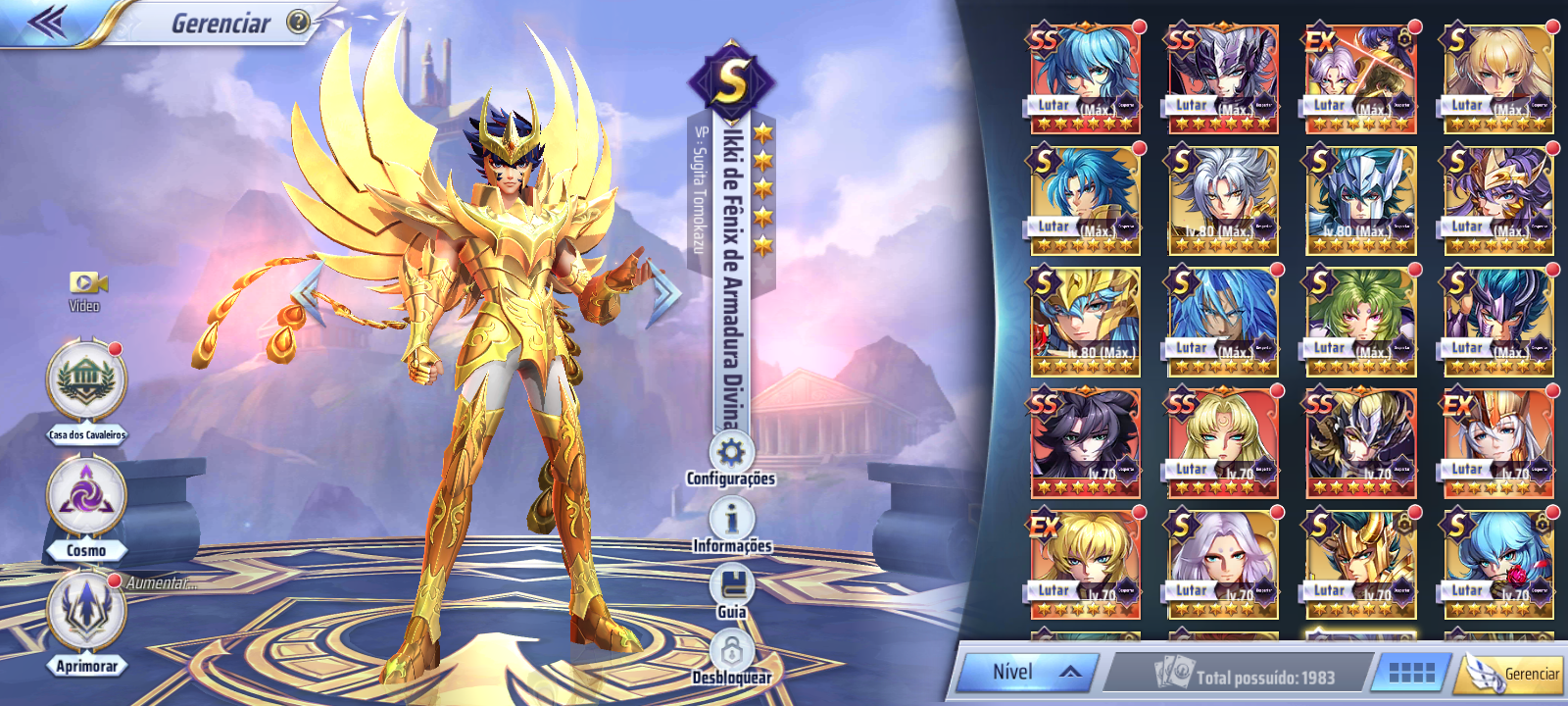Open Casa dos Cavaleiros
Image resolution: width=1568 pixels, height=706 pixels.
point(86,380)
